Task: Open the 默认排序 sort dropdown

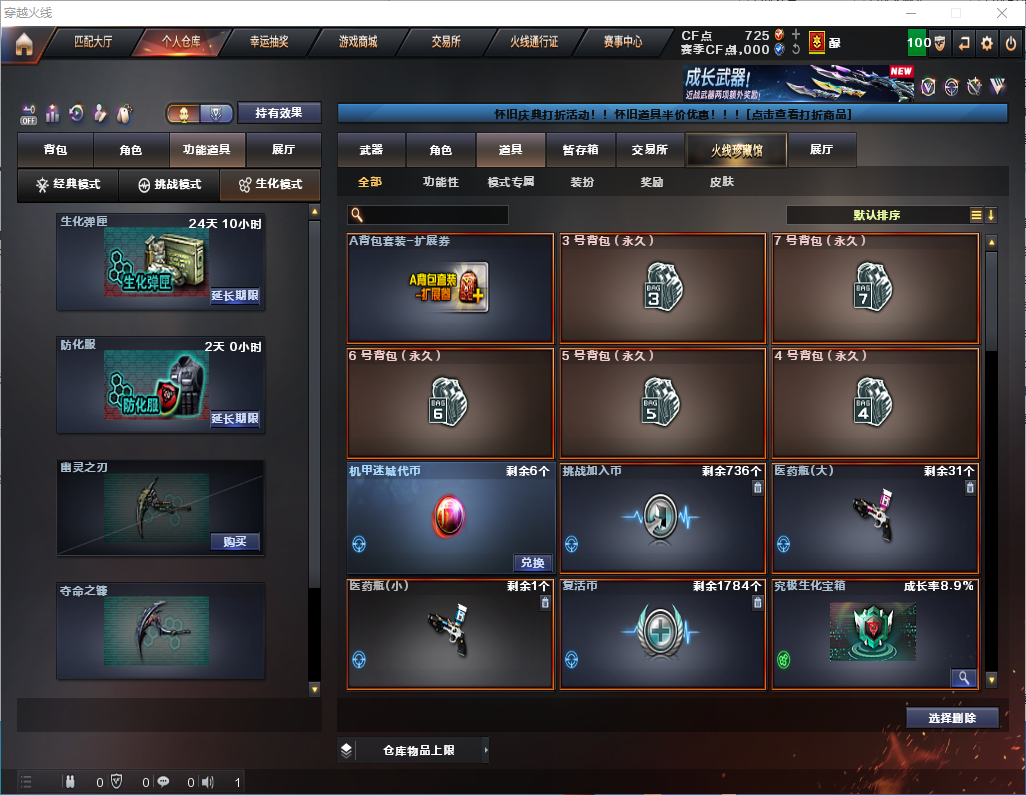Action: [x=877, y=215]
